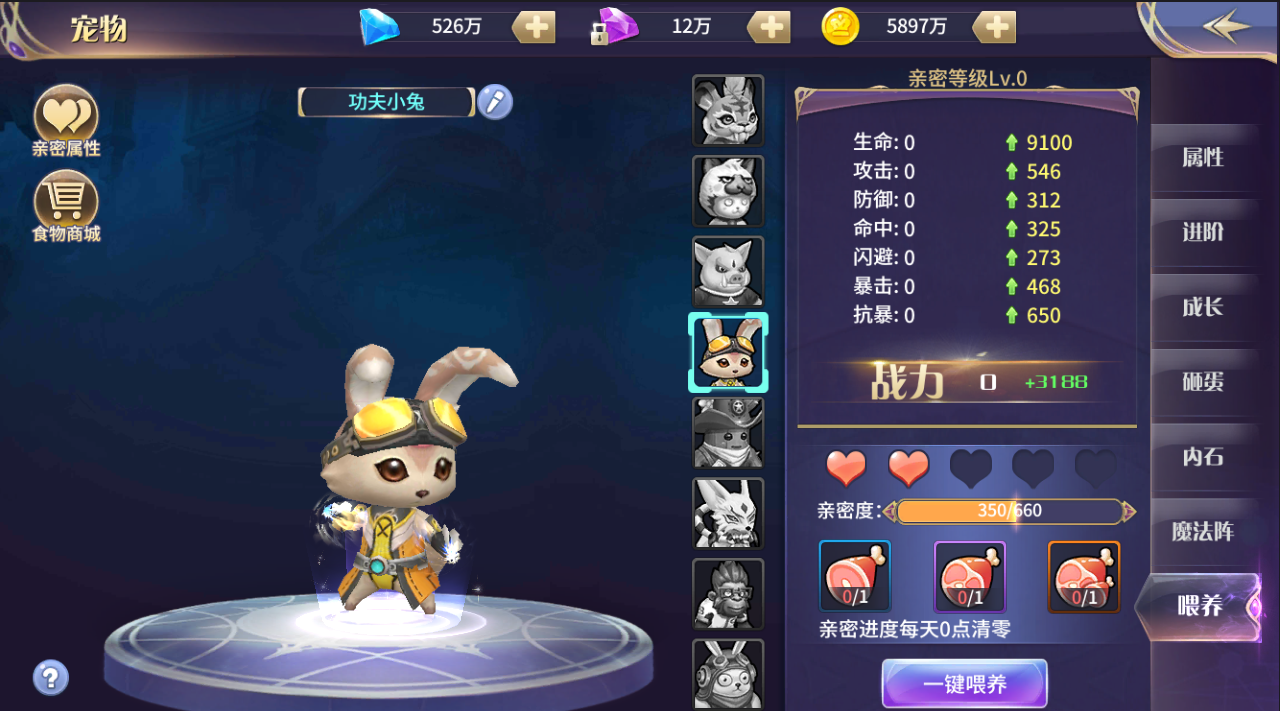
Task: Select the 内石 tab
Action: click(x=1203, y=457)
